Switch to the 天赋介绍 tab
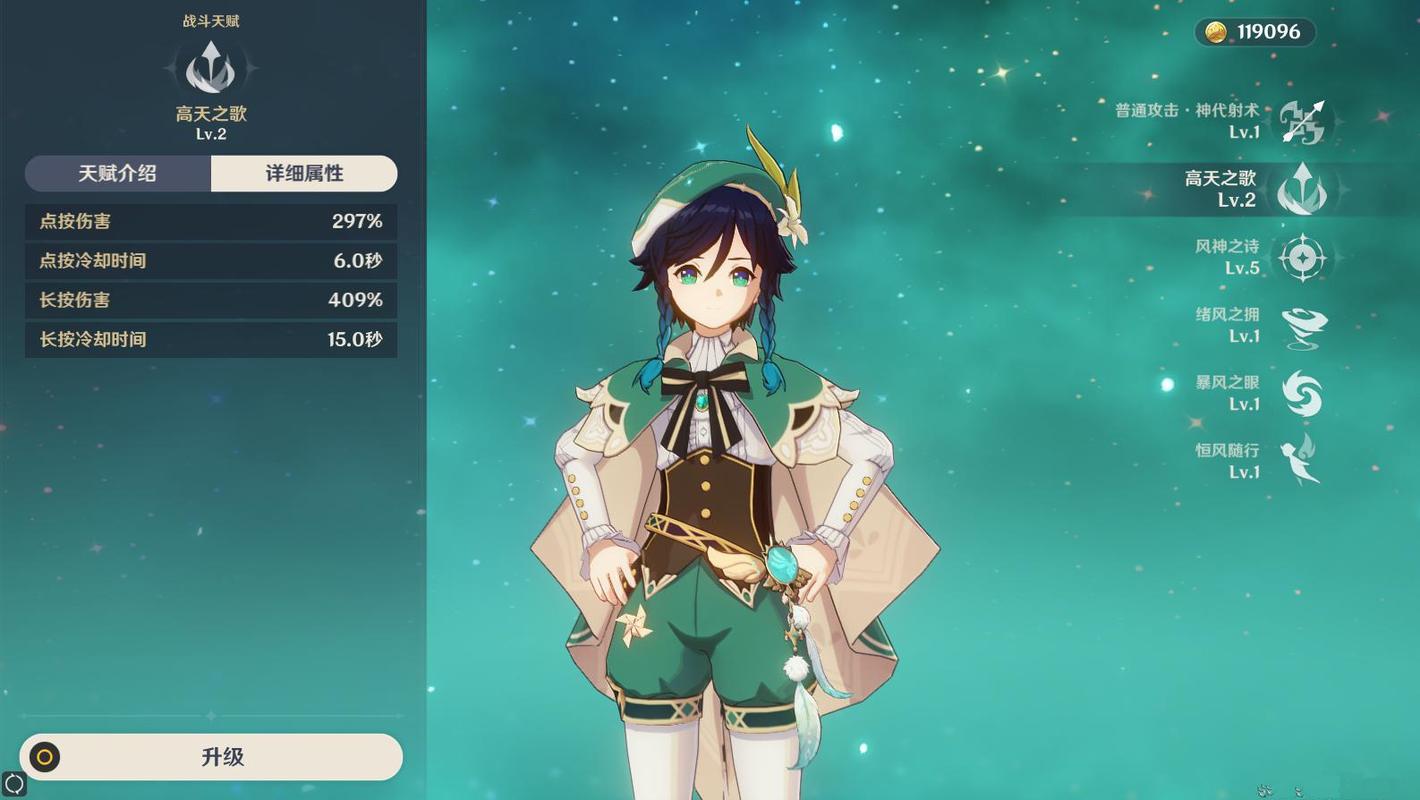Screen dimensions: 1420x800 click(x=118, y=173)
